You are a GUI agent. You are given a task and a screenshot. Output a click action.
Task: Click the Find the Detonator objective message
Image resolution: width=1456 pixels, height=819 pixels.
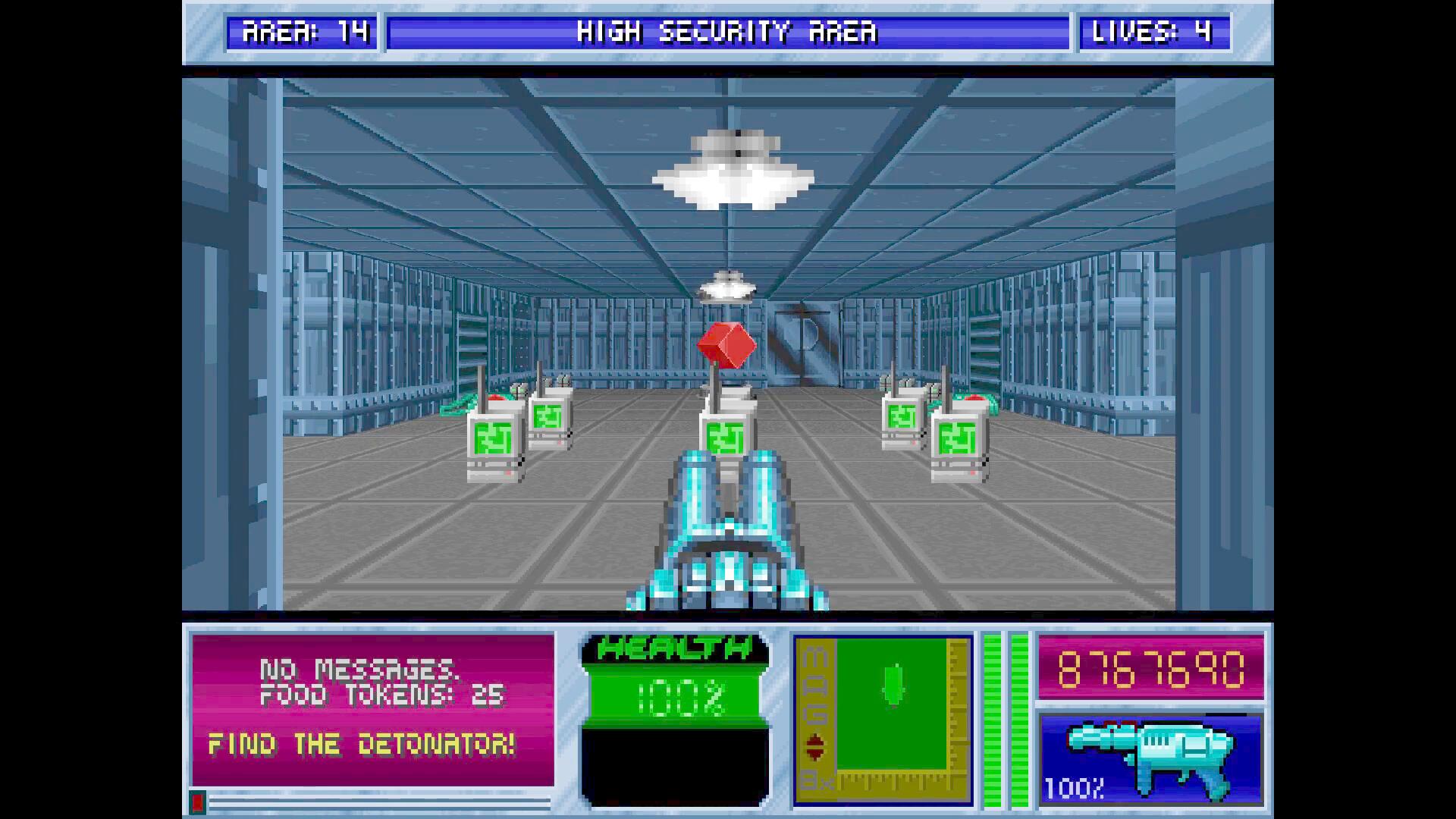(362, 745)
